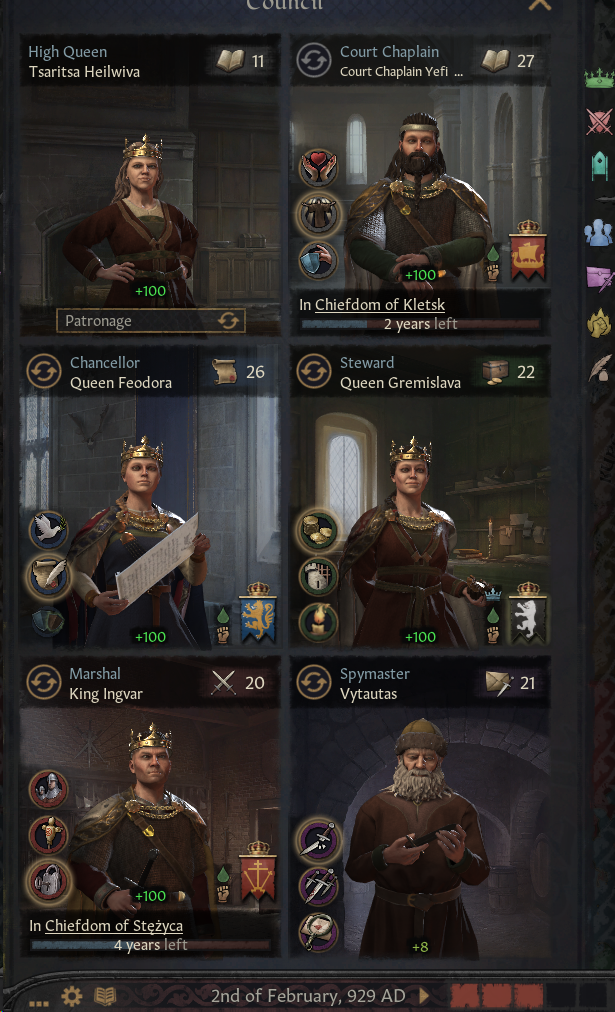Click the game speed arrow beside the date
615x1012 pixels.
(425, 996)
